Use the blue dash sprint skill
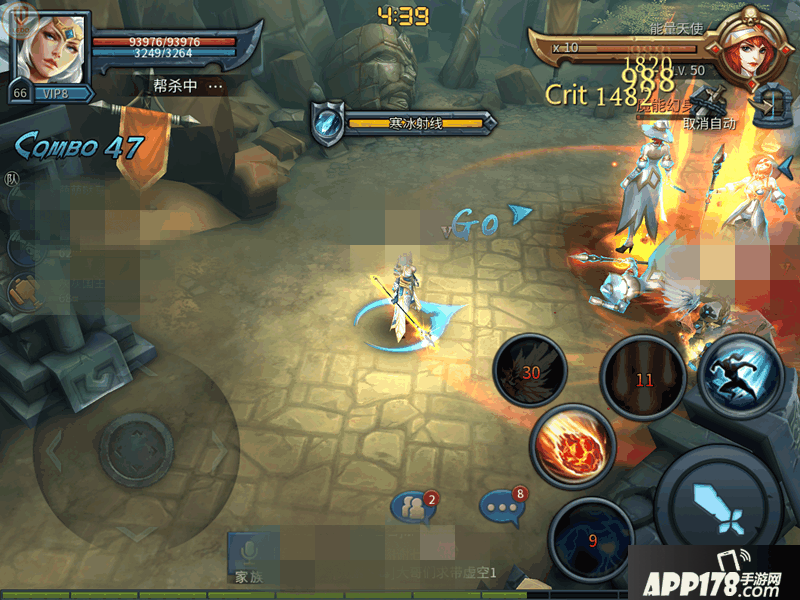The width and height of the screenshot is (800, 600). pos(741,373)
